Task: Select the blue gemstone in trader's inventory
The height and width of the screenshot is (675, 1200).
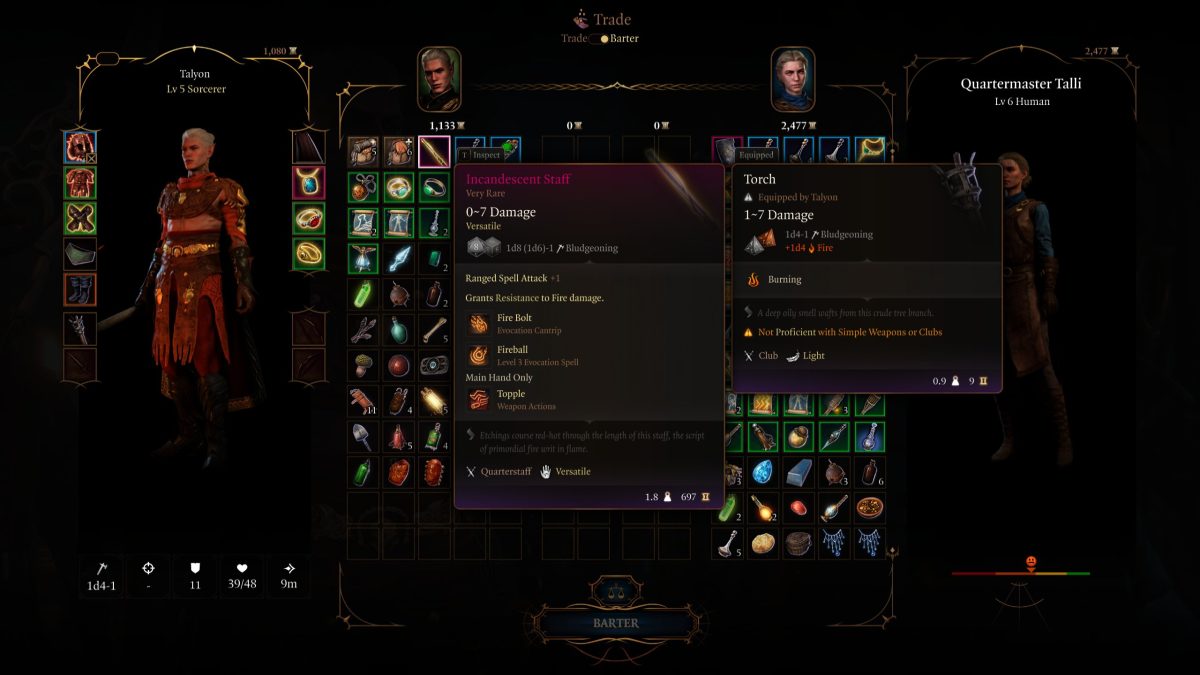Action: pos(763,472)
